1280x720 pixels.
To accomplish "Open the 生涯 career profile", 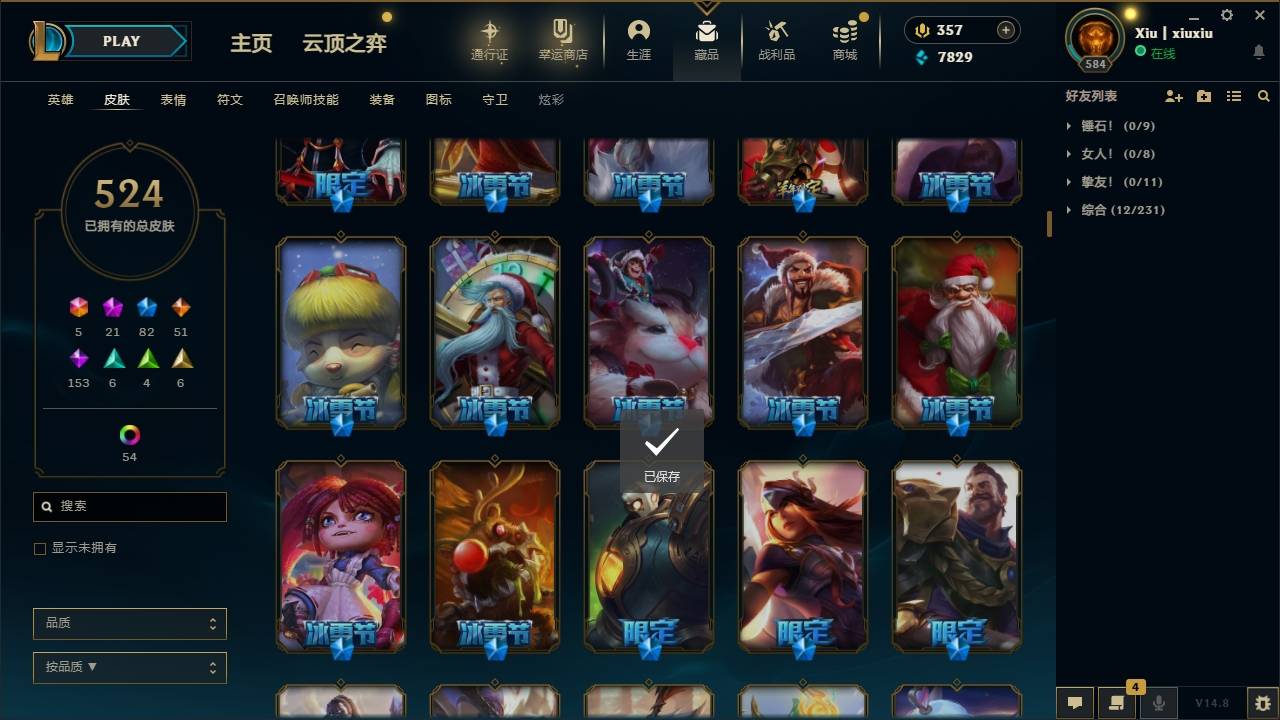I will click(x=639, y=41).
